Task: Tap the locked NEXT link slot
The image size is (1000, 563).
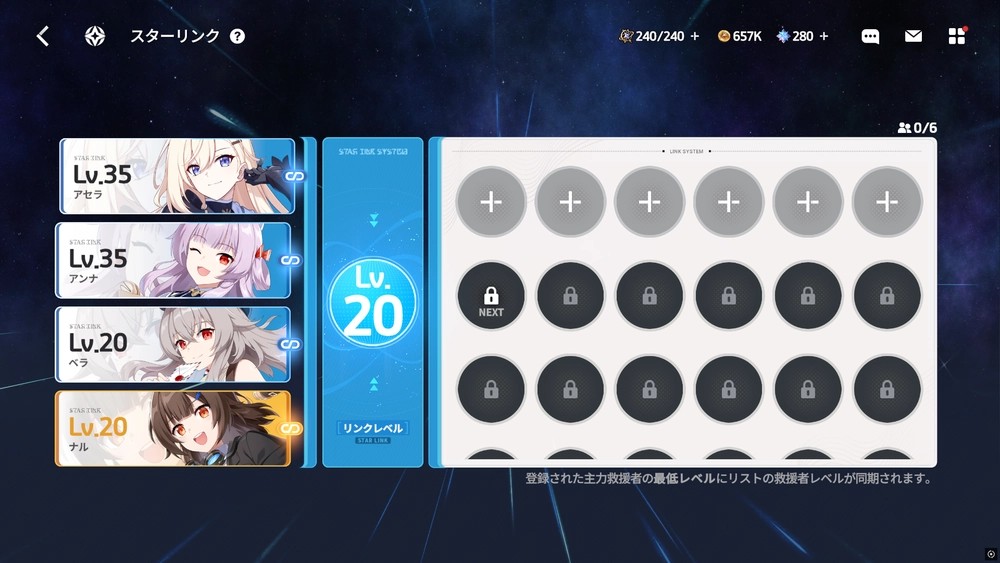Action: point(491,297)
